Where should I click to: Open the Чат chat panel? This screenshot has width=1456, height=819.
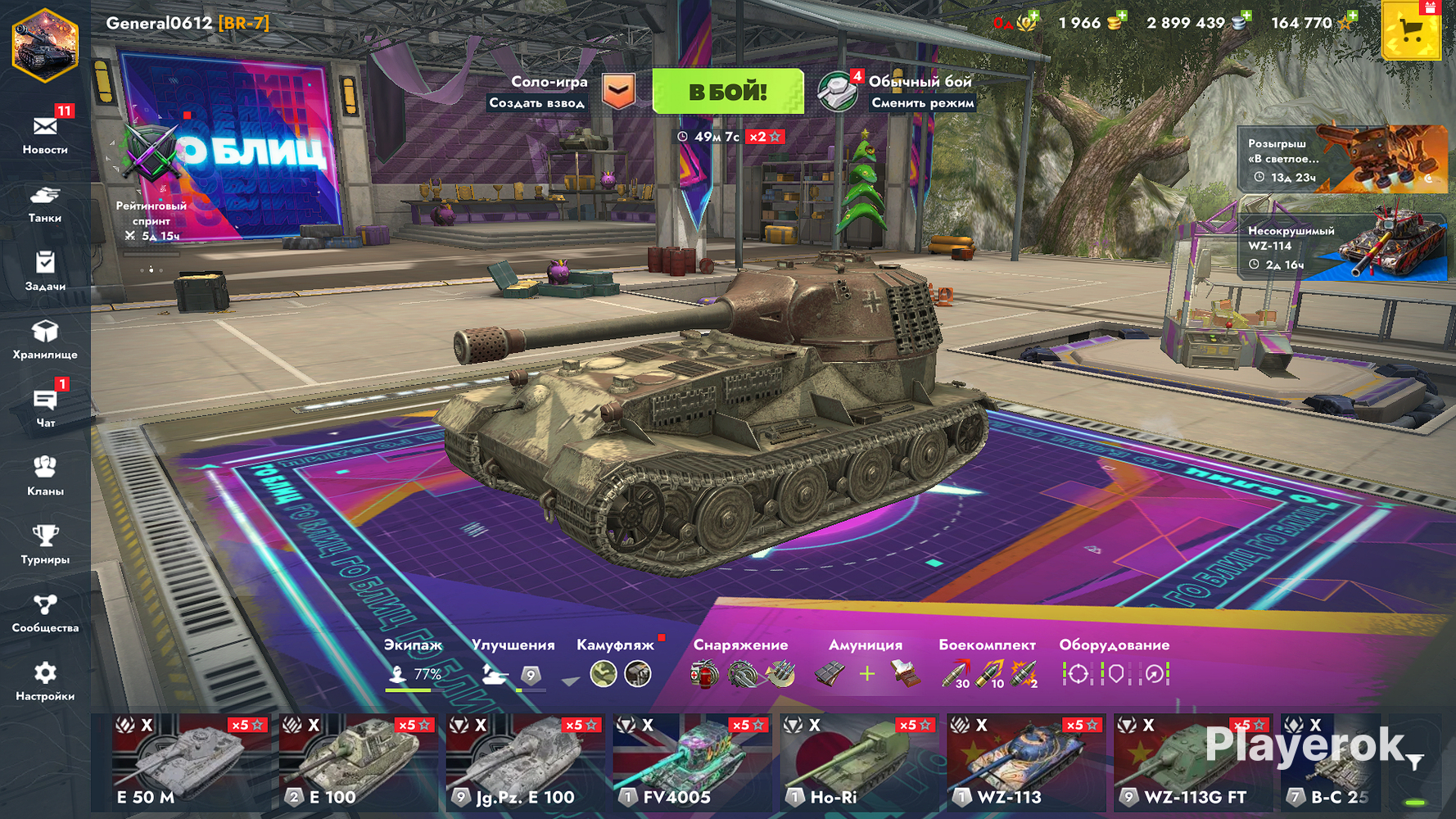click(x=45, y=407)
